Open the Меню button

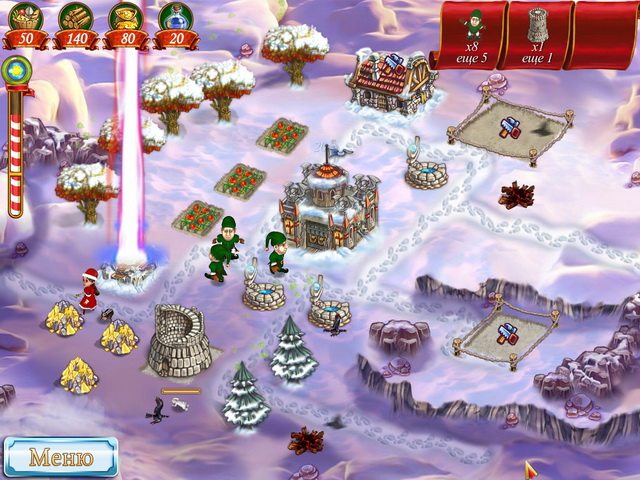coord(60,458)
